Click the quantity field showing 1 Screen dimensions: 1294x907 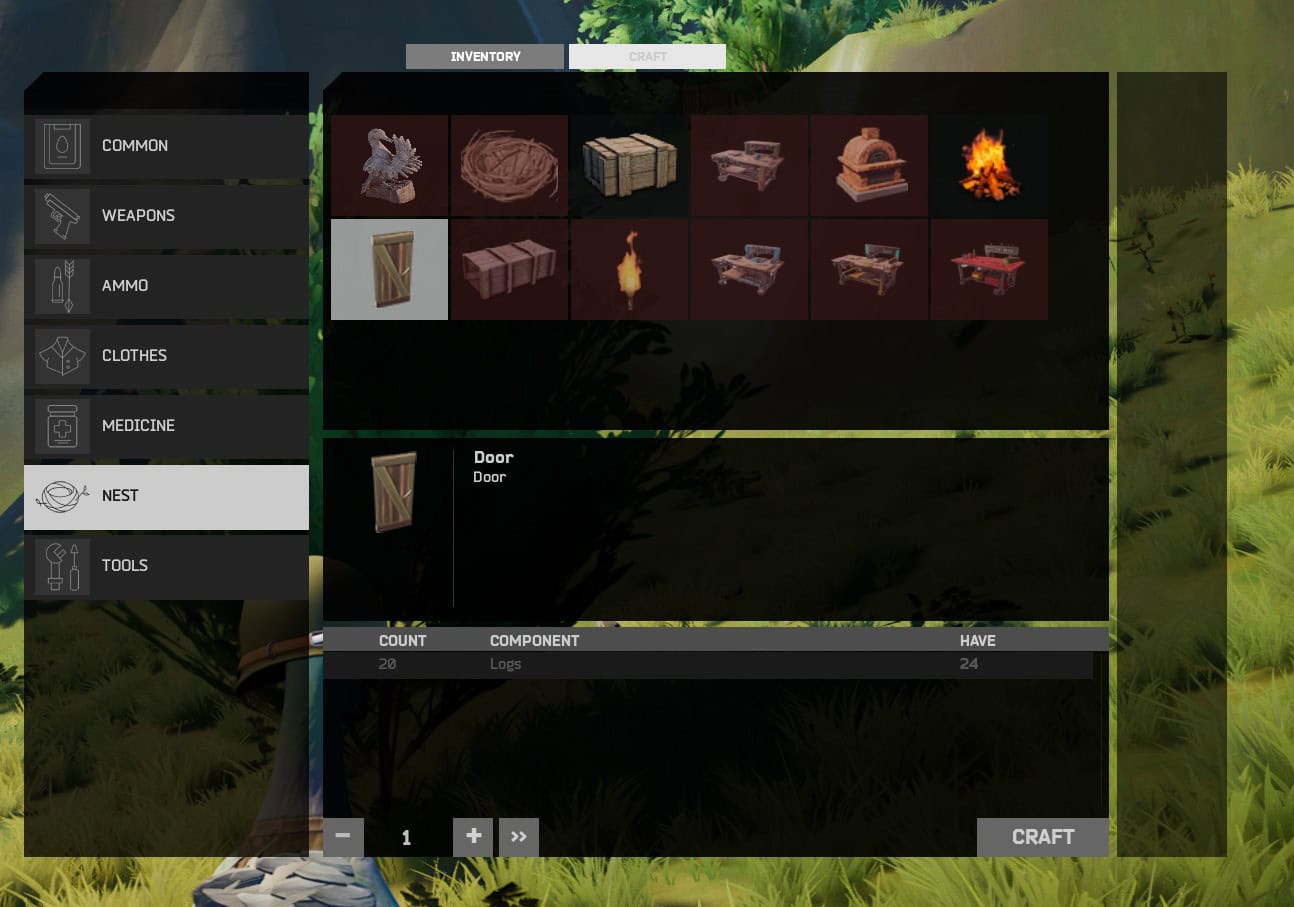[406, 837]
